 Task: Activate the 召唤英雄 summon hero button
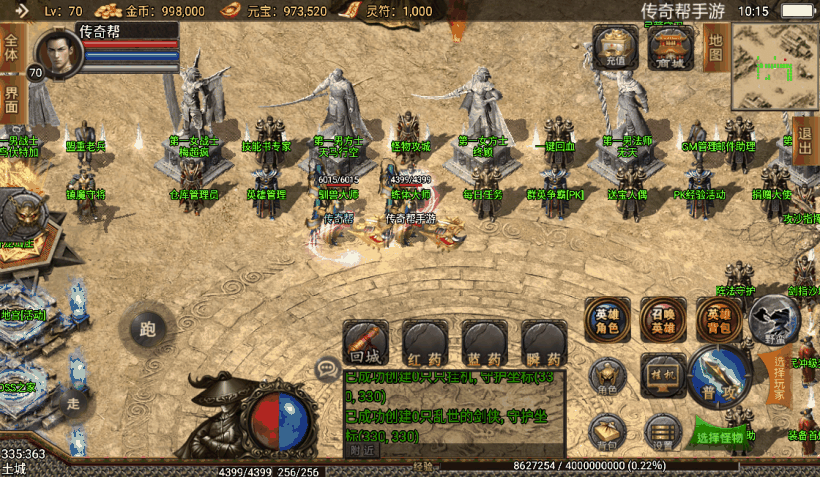click(x=663, y=319)
